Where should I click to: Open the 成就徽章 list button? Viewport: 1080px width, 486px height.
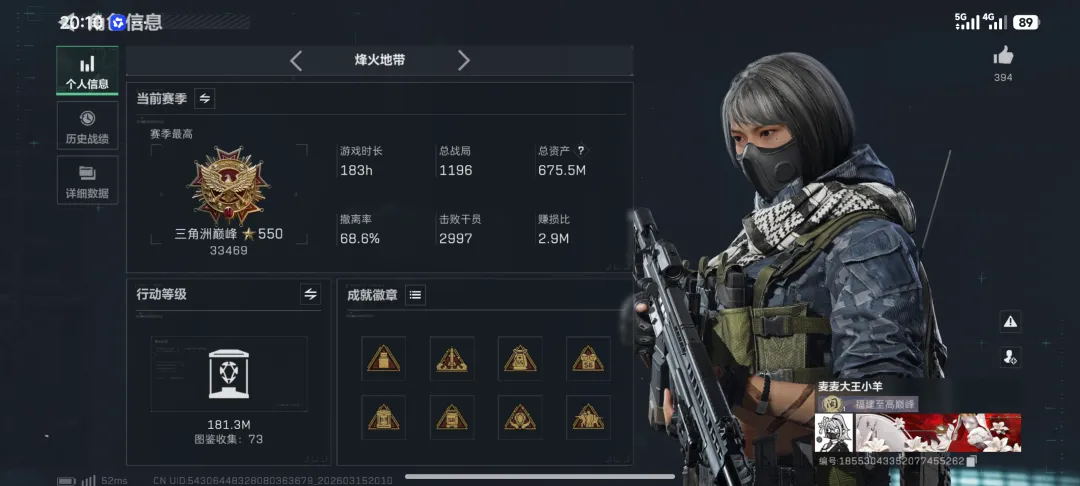pyautogui.click(x=415, y=294)
